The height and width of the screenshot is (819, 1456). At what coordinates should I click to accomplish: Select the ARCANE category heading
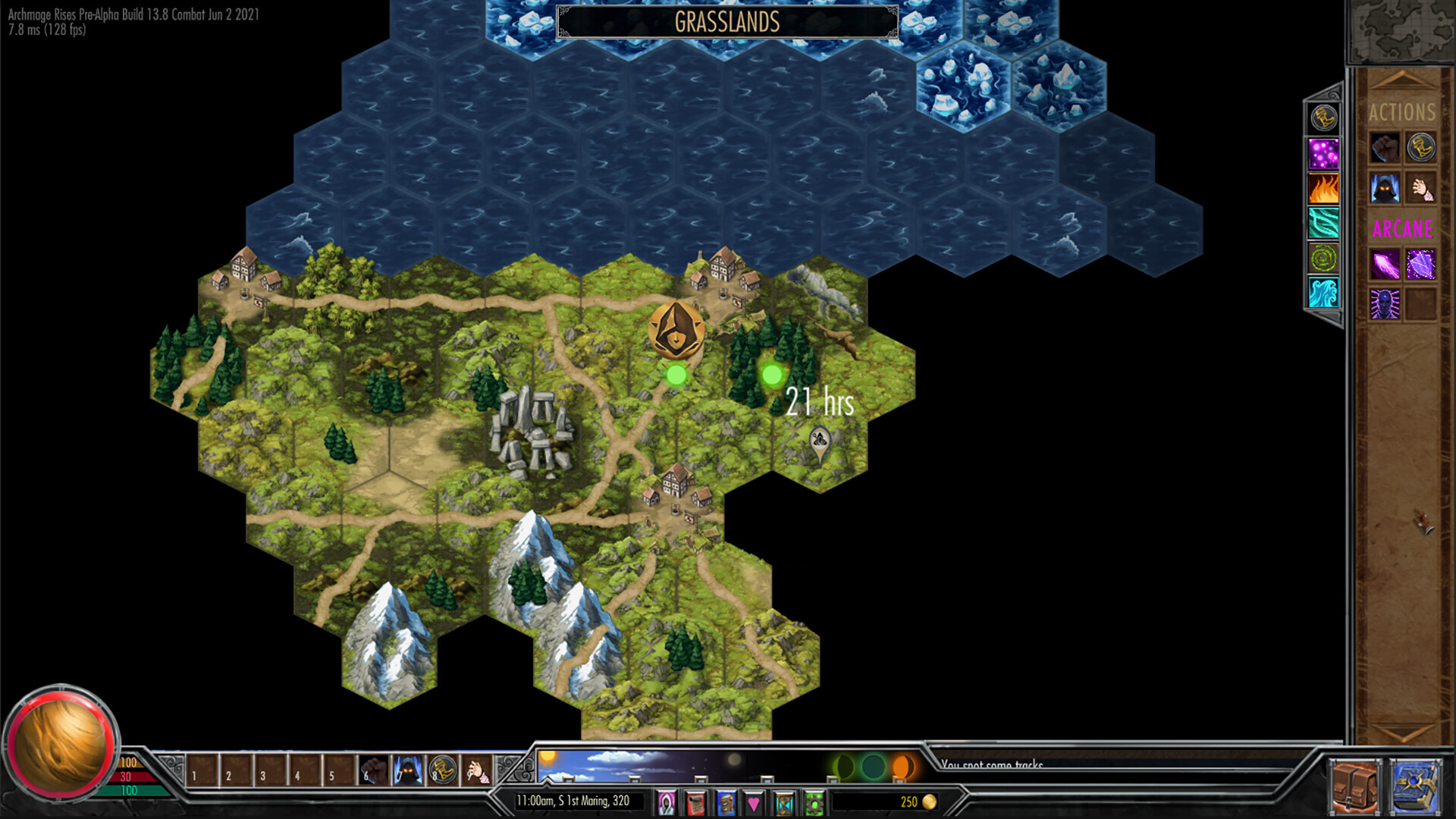pyautogui.click(x=1403, y=227)
